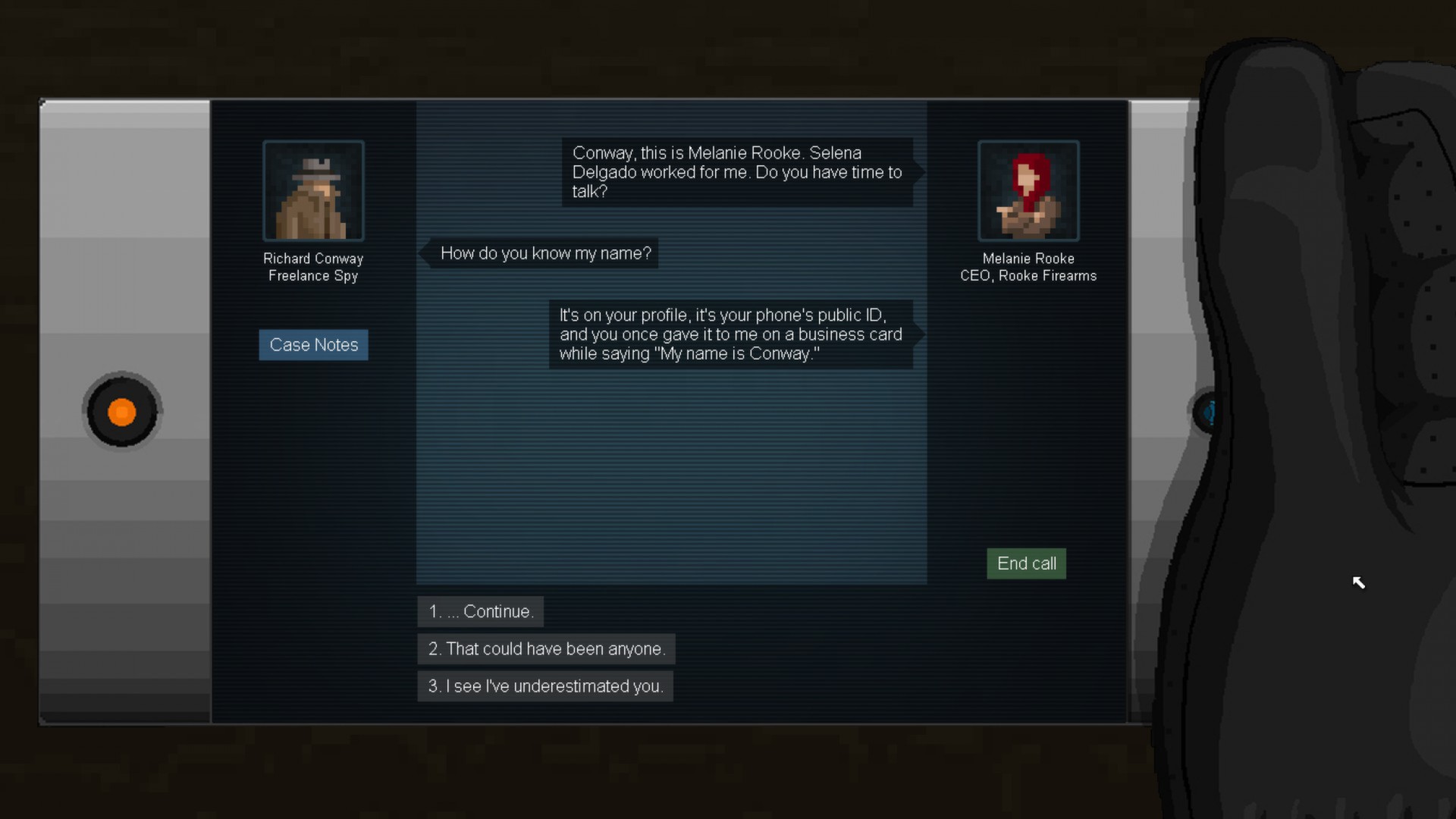Click dialogue option 'That could have been anyone.'
Screen dimensions: 1456x819
pyautogui.click(x=547, y=648)
